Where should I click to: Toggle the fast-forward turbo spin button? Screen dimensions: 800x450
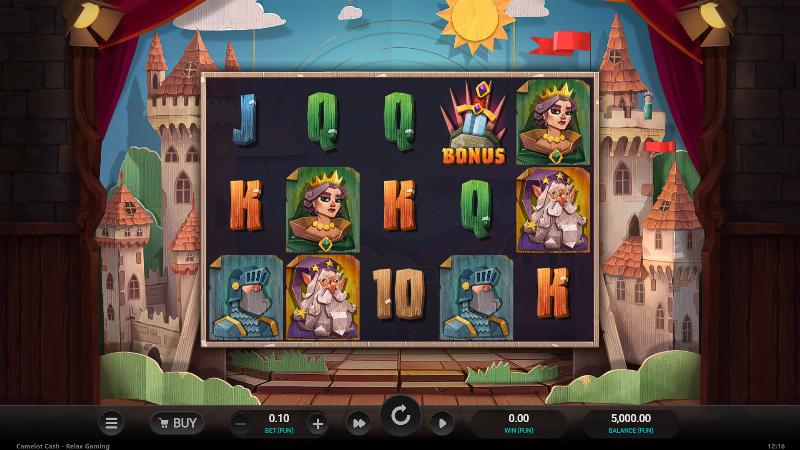click(357, 423)
